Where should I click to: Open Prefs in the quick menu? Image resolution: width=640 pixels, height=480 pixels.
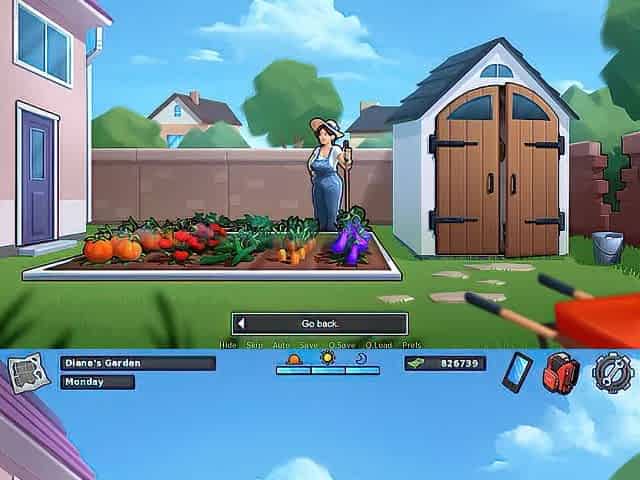[x=412, y=345]
